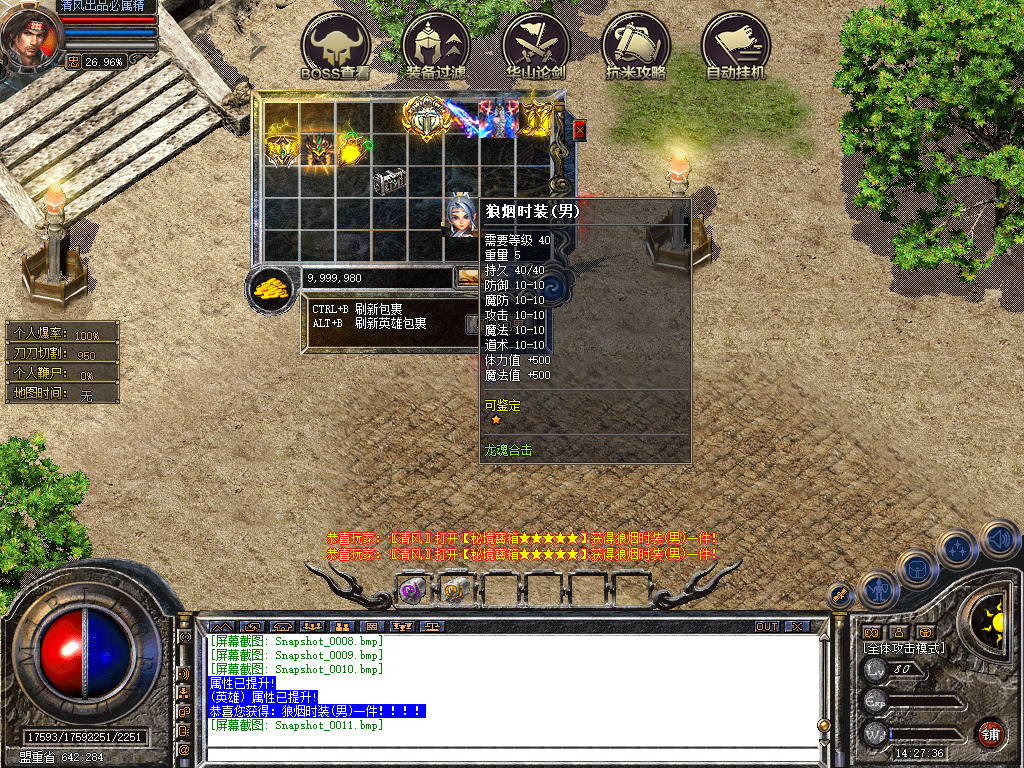1024x768 pixels.
Task: Open the skills sparkle round button
Action: [x=957, y=548]
